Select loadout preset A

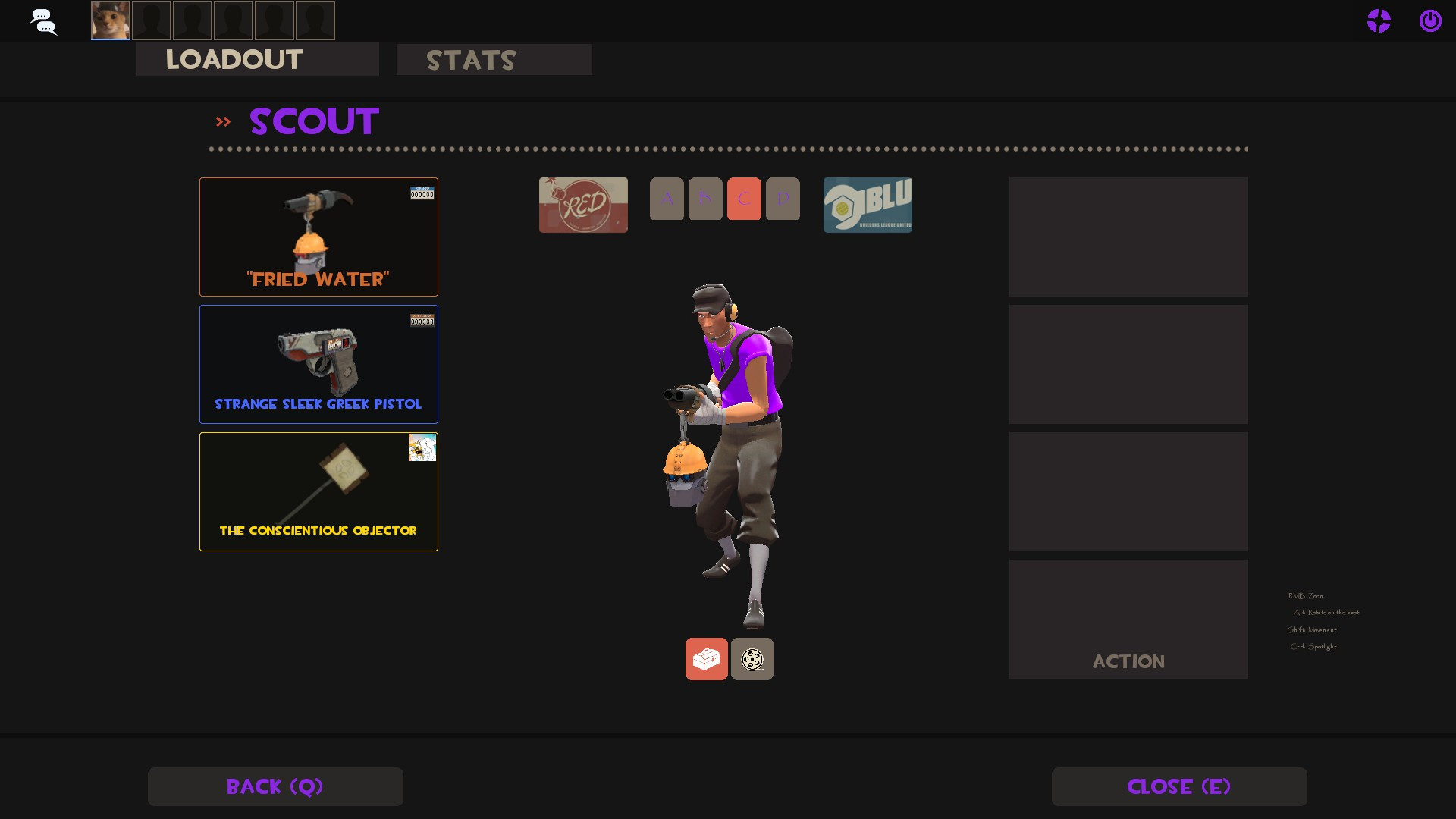tap(667, 199)
